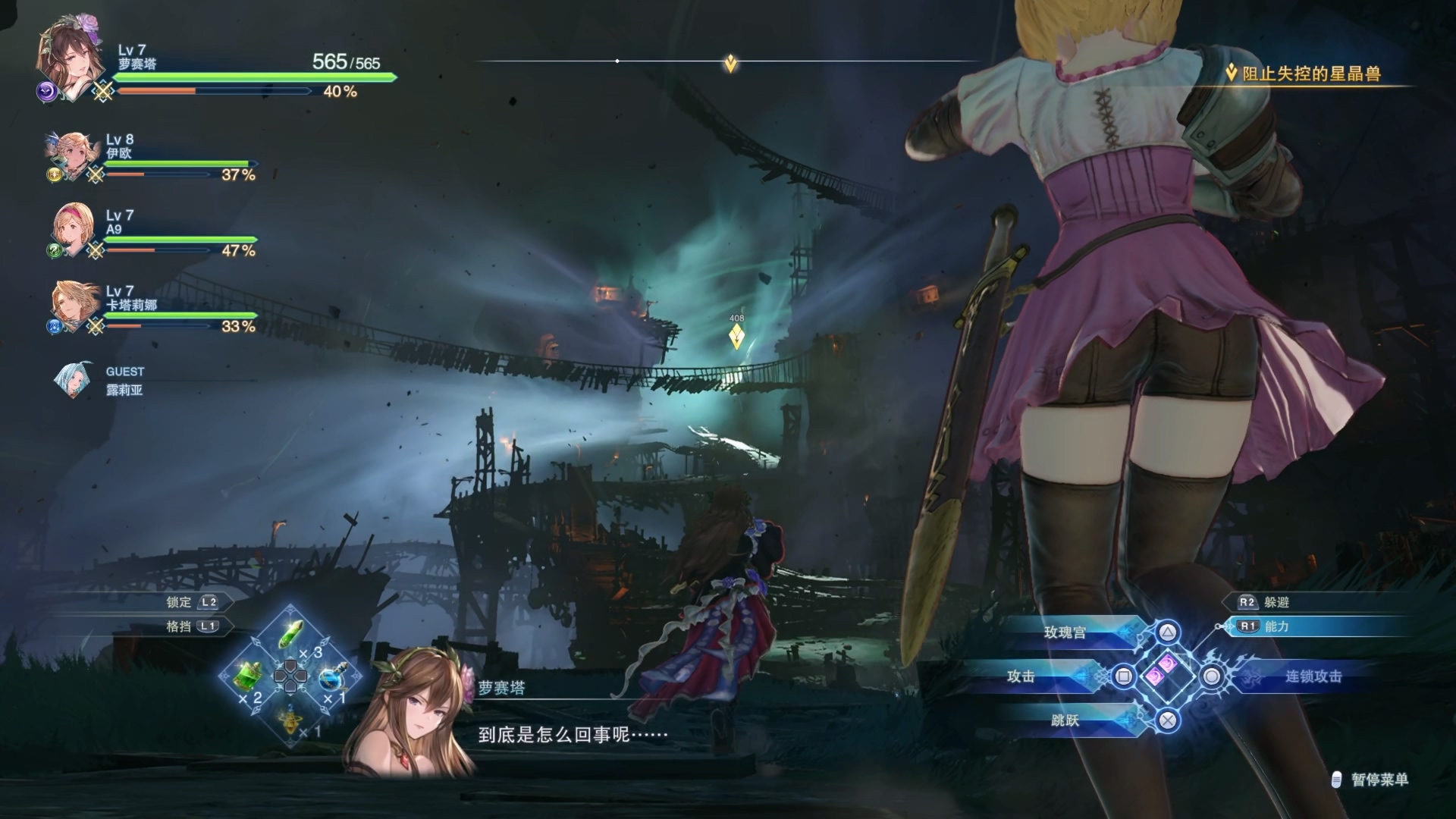Activate the 连锁攻击 link attack

coord(1313,676)
